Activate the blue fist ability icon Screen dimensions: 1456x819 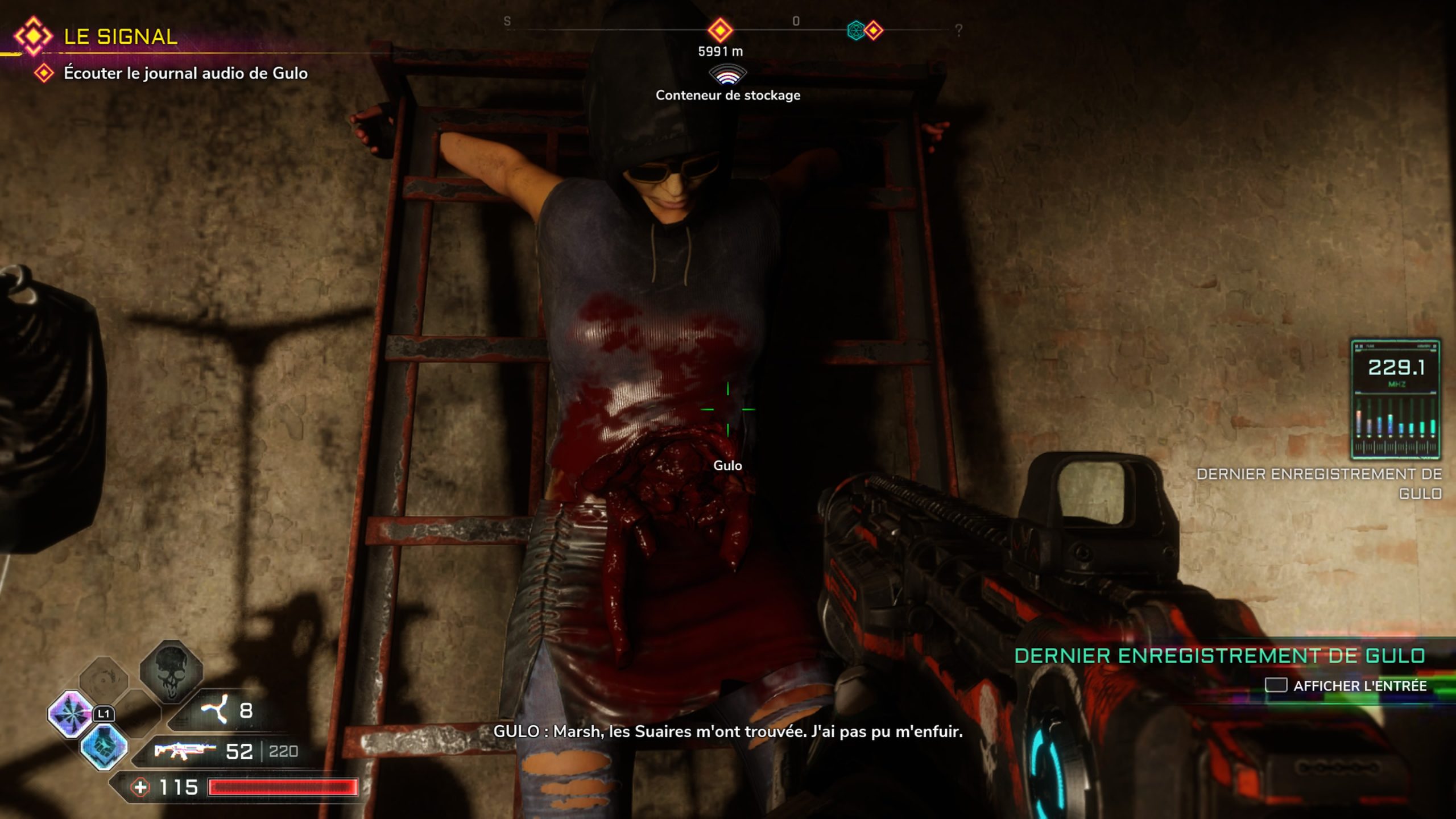coord(104,746)
